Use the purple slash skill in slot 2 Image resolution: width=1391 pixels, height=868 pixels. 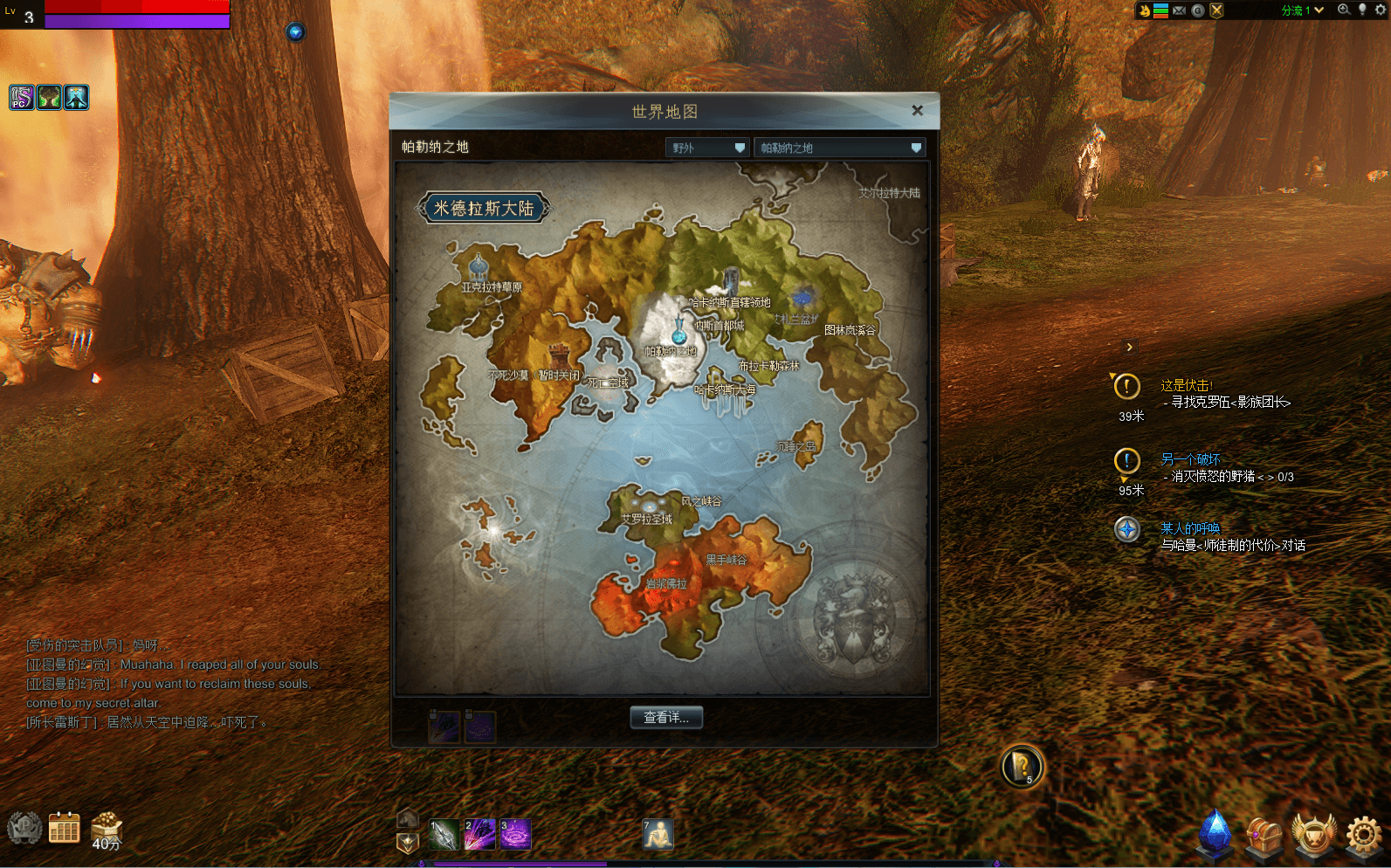point(479,835)
